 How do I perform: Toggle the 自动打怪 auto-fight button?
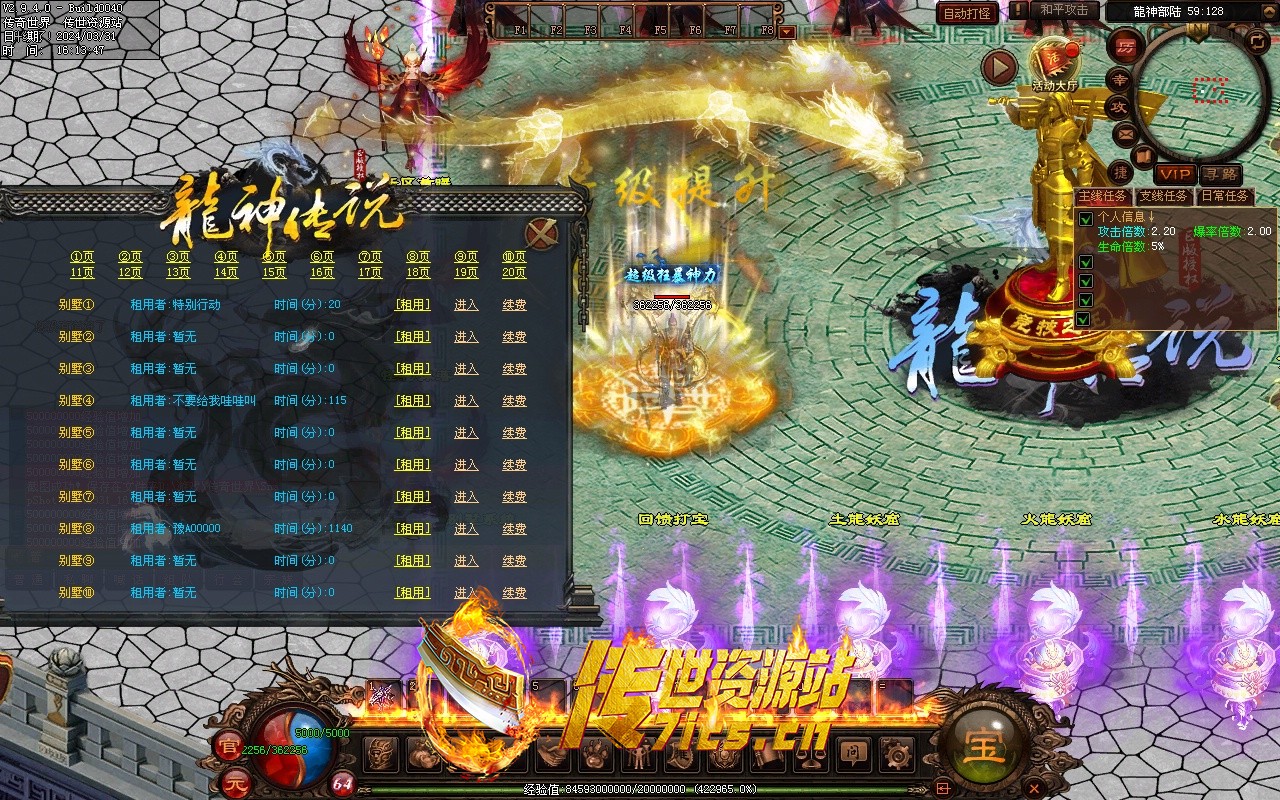(x=967, y=13)
